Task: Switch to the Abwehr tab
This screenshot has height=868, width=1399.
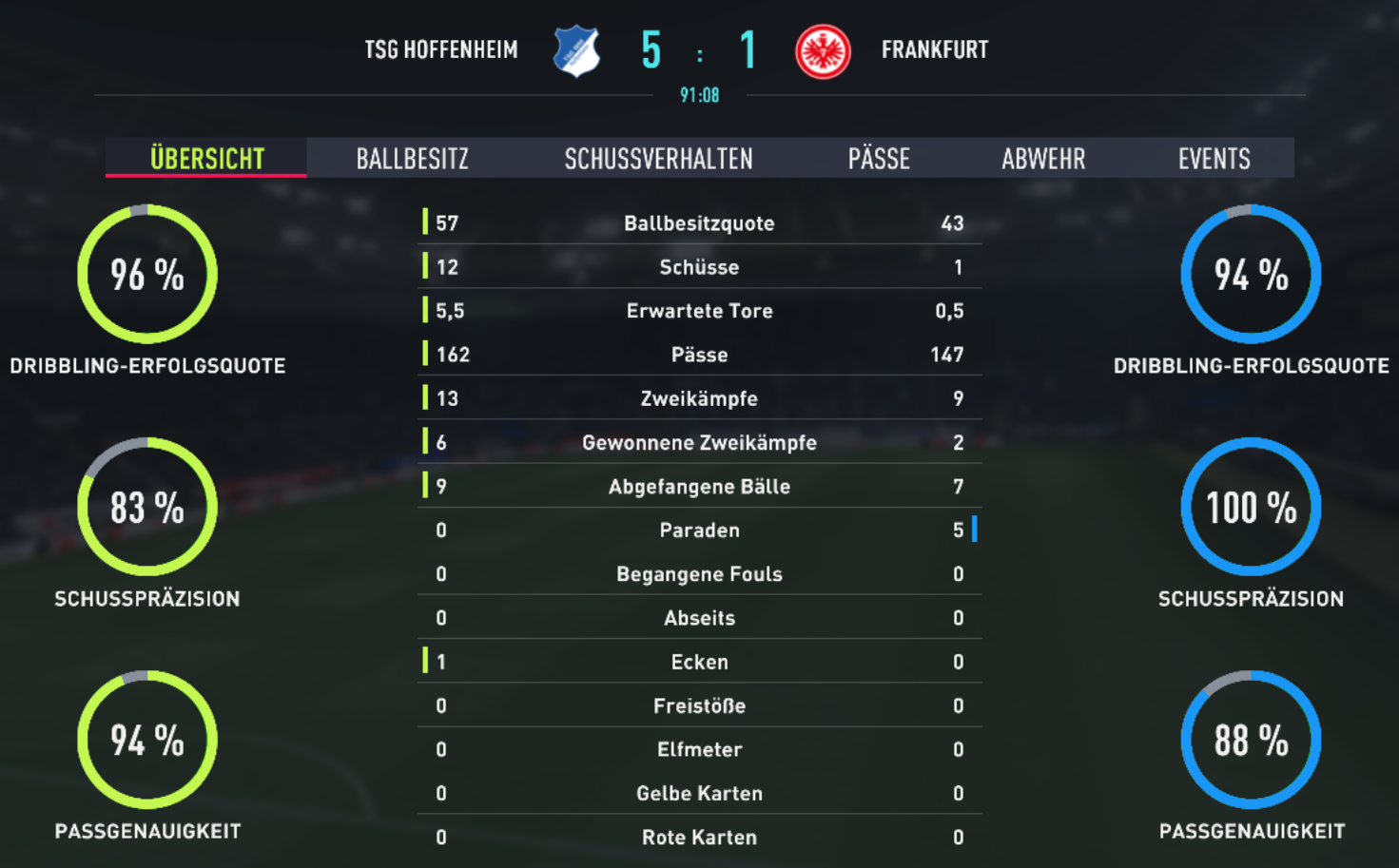Action: point(1042,158)
